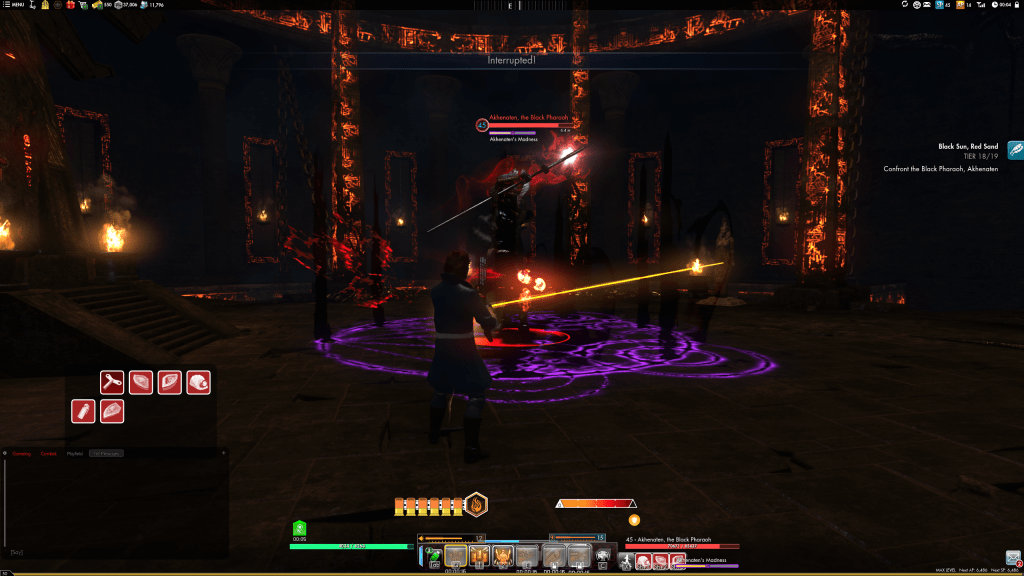Use the green potion slot
The height and width of the screenshot is (576, 1024).
pos(435,555)
